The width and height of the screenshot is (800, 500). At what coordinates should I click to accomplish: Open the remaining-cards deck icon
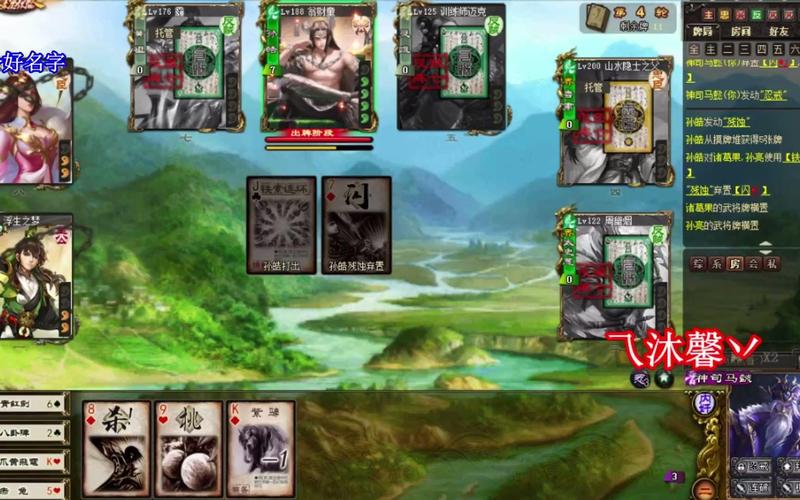(599, 16)
